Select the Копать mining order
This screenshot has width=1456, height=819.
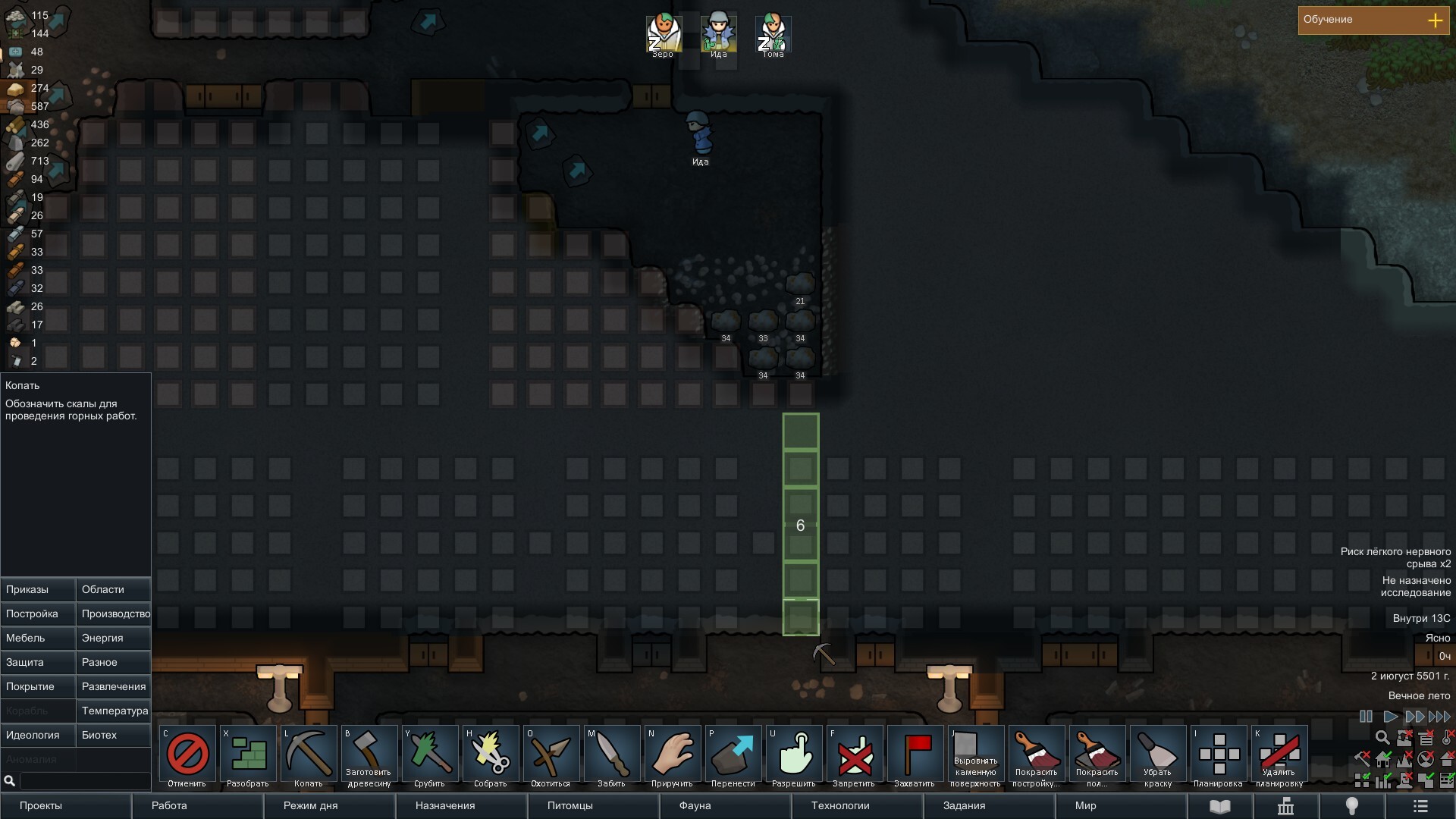point(308,757)
